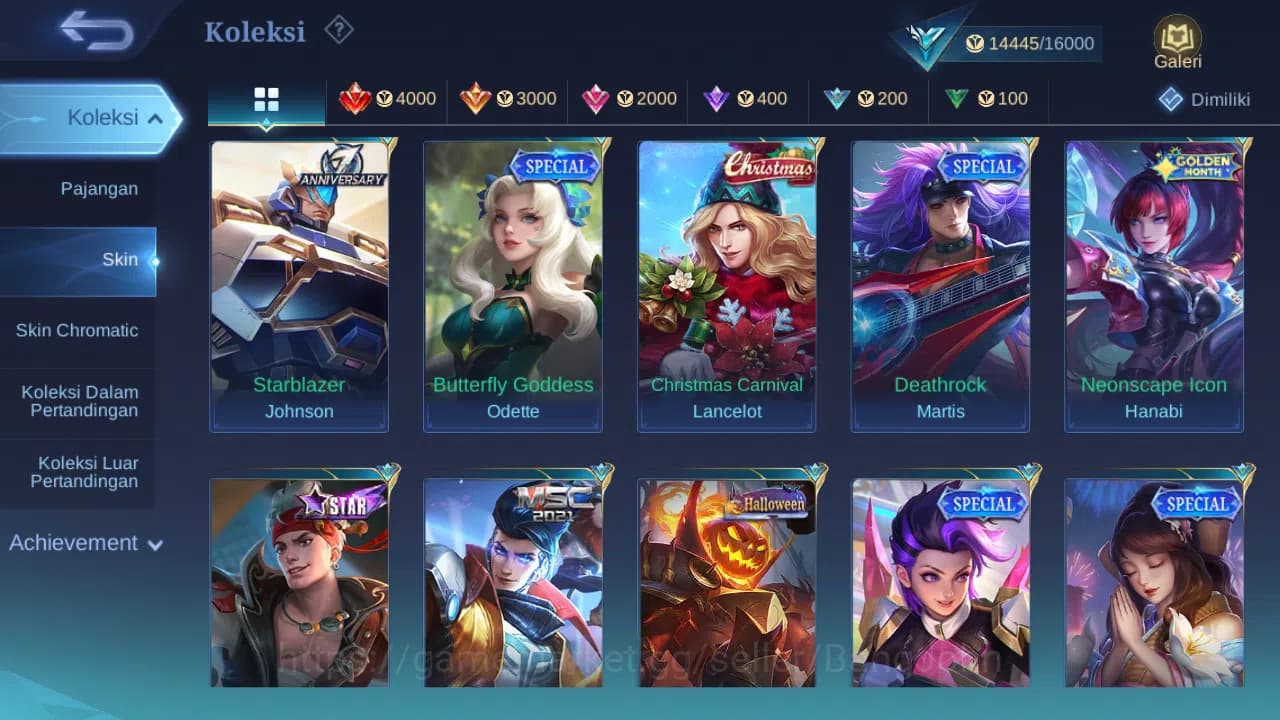Toggle the purple 400 ticket filter
Image resolution: width=1280 pixels, height=720 pixels.
point(717,99)
